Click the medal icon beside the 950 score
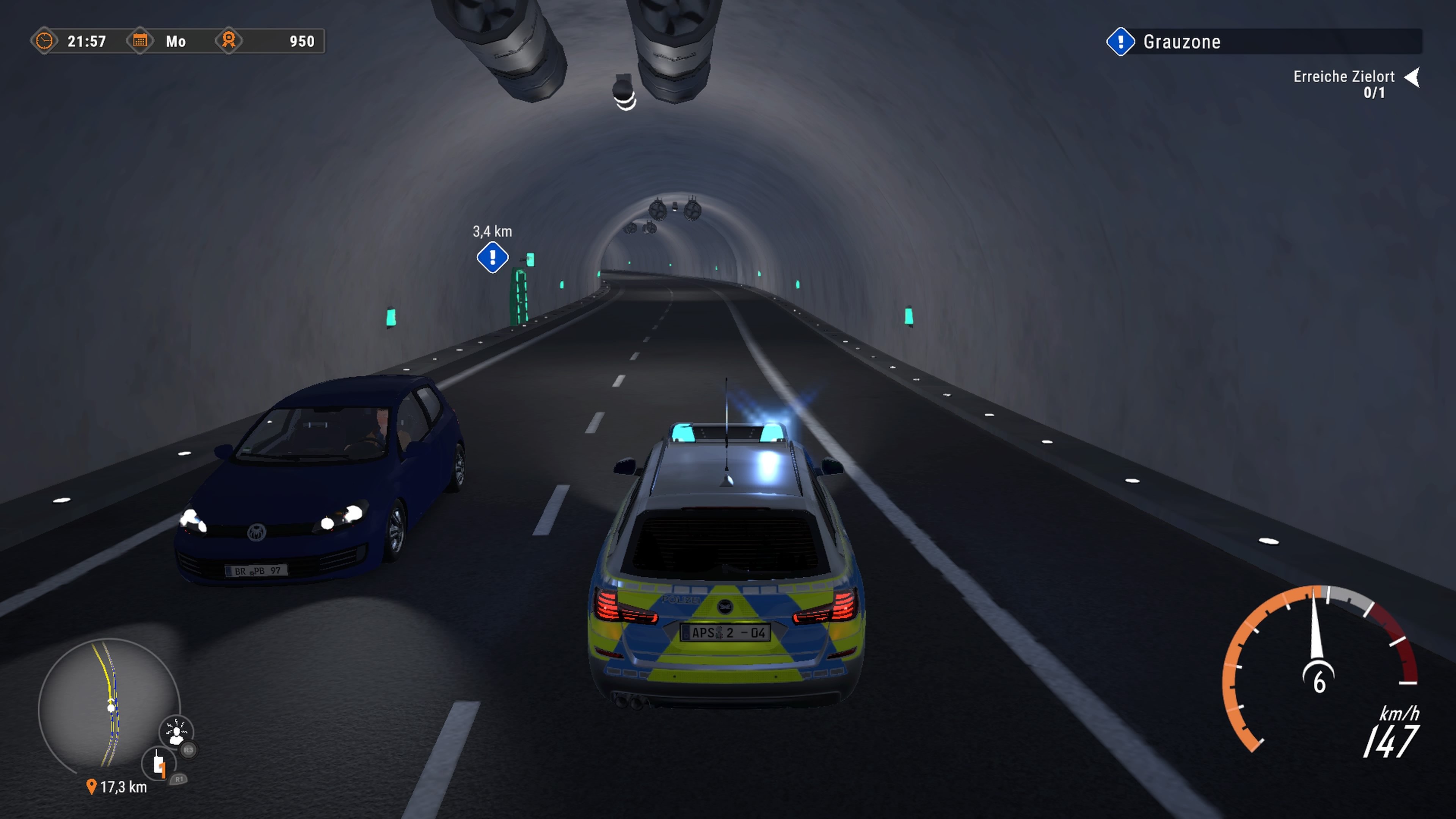This screenshot has height=819, width=1456. (x=231, y=41)
